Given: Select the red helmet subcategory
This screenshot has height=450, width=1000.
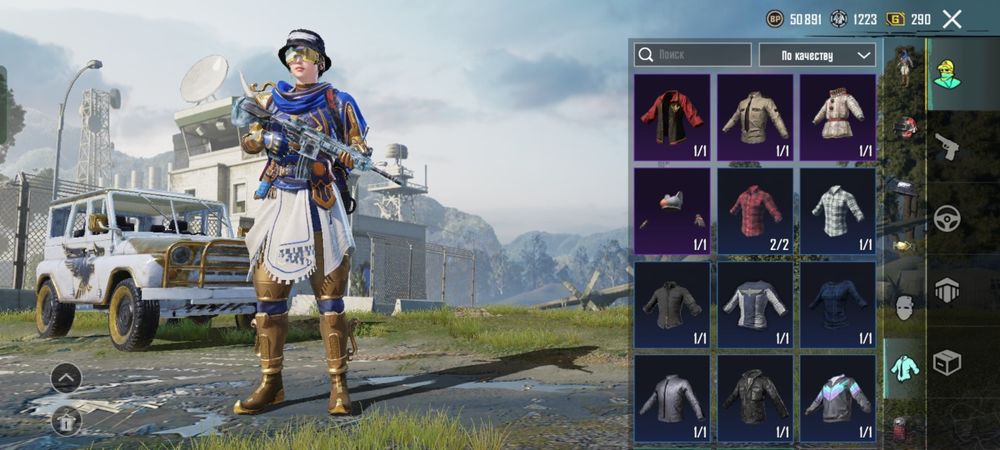Looking at the screenshot, I should tap(905, 127).
